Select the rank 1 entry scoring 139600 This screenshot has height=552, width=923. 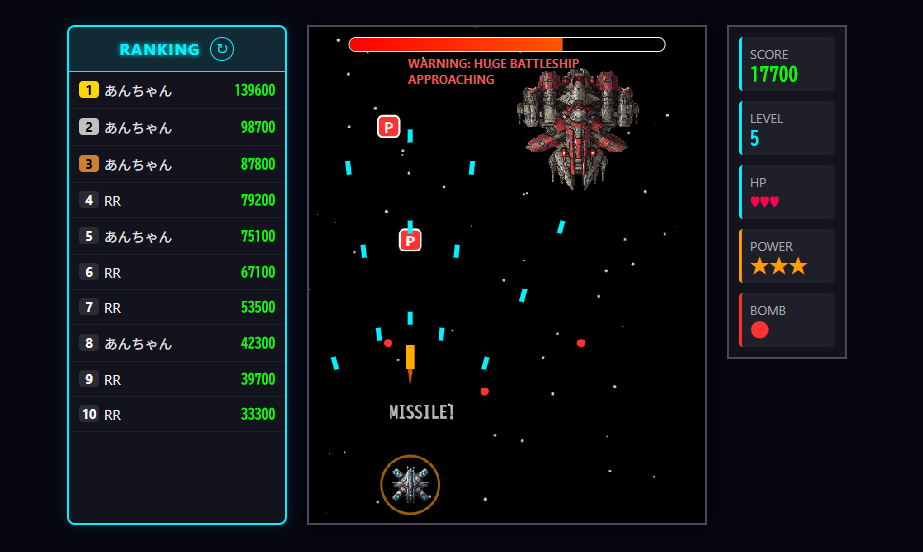click(177, 91)
